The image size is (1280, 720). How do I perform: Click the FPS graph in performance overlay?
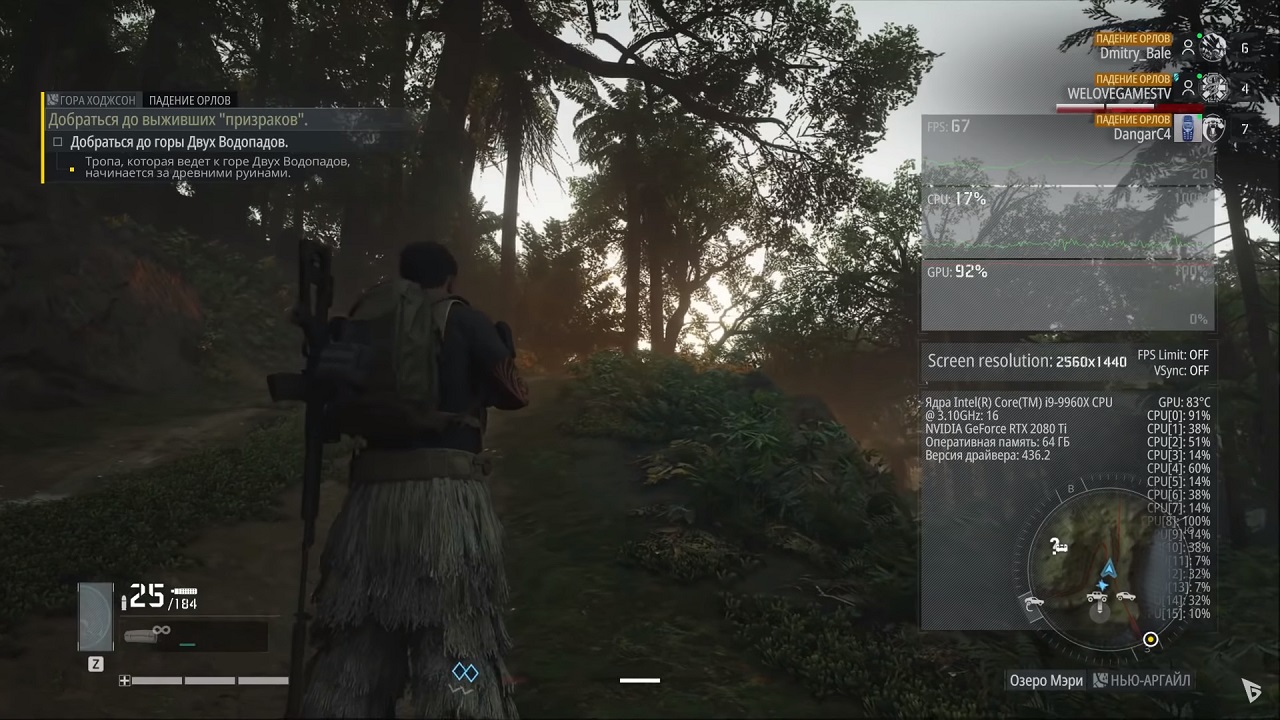(1067, 150)
